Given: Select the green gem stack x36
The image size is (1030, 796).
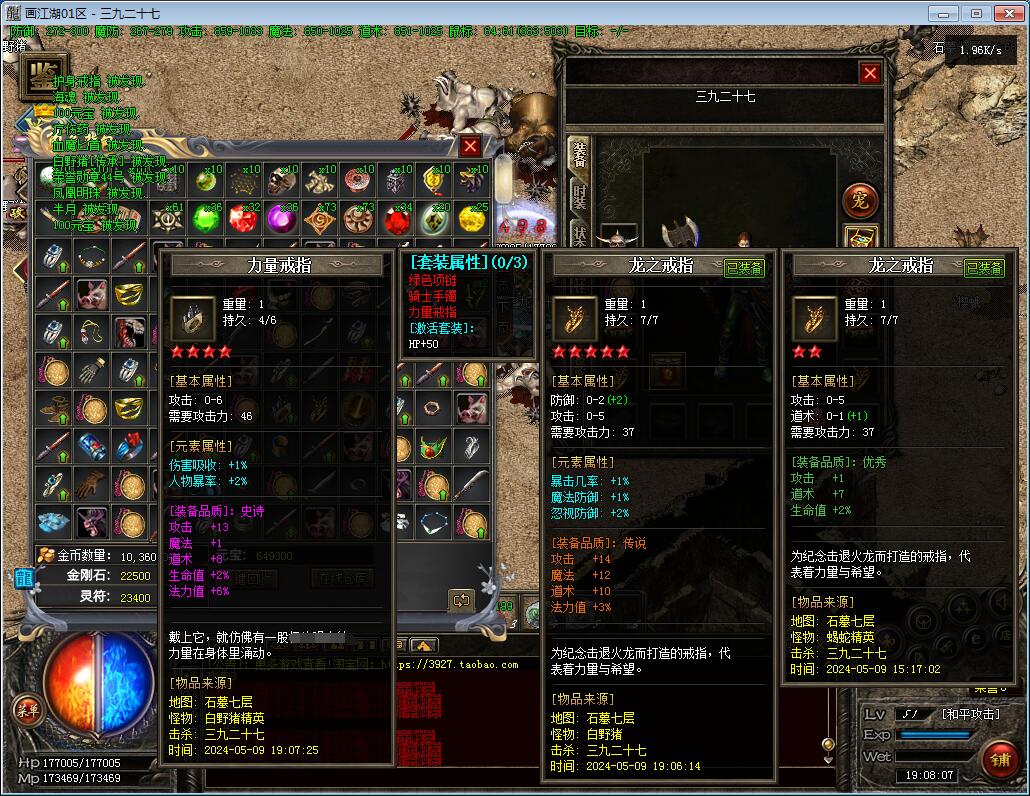Looking at the screenshot, I should (x=207, y=218).
